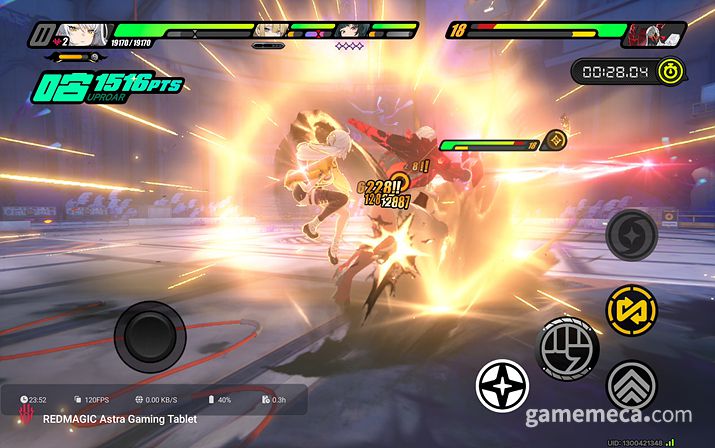Tap the double-chevron dodge button
This screenshot has height=448, width=715.
point(632,384)
